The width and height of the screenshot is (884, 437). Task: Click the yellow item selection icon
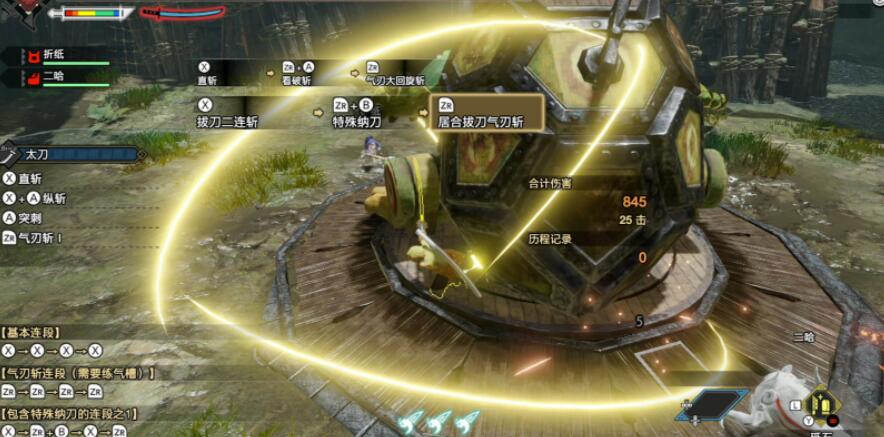point(823,404)
